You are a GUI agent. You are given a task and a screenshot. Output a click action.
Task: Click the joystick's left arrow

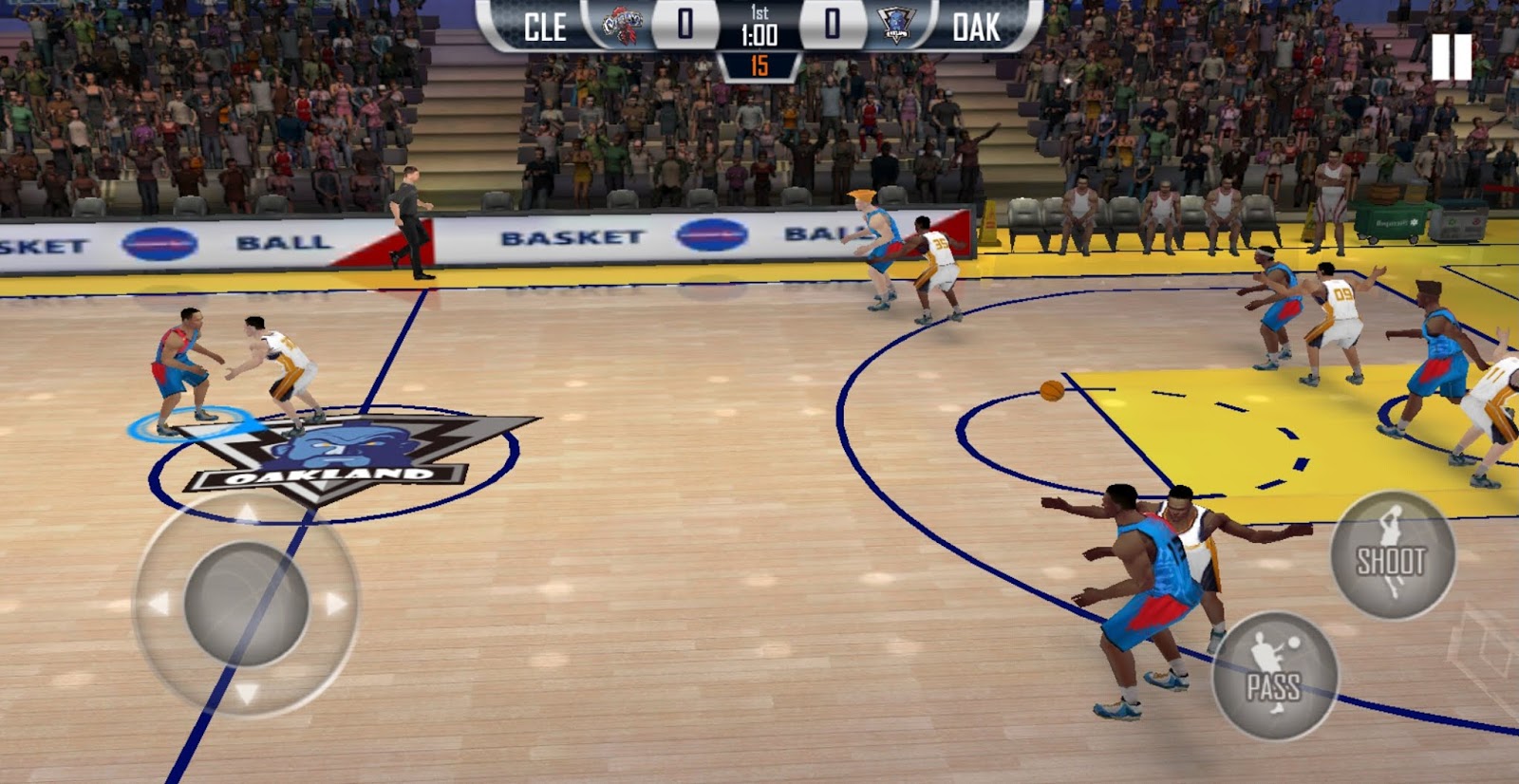click(158, 604)
